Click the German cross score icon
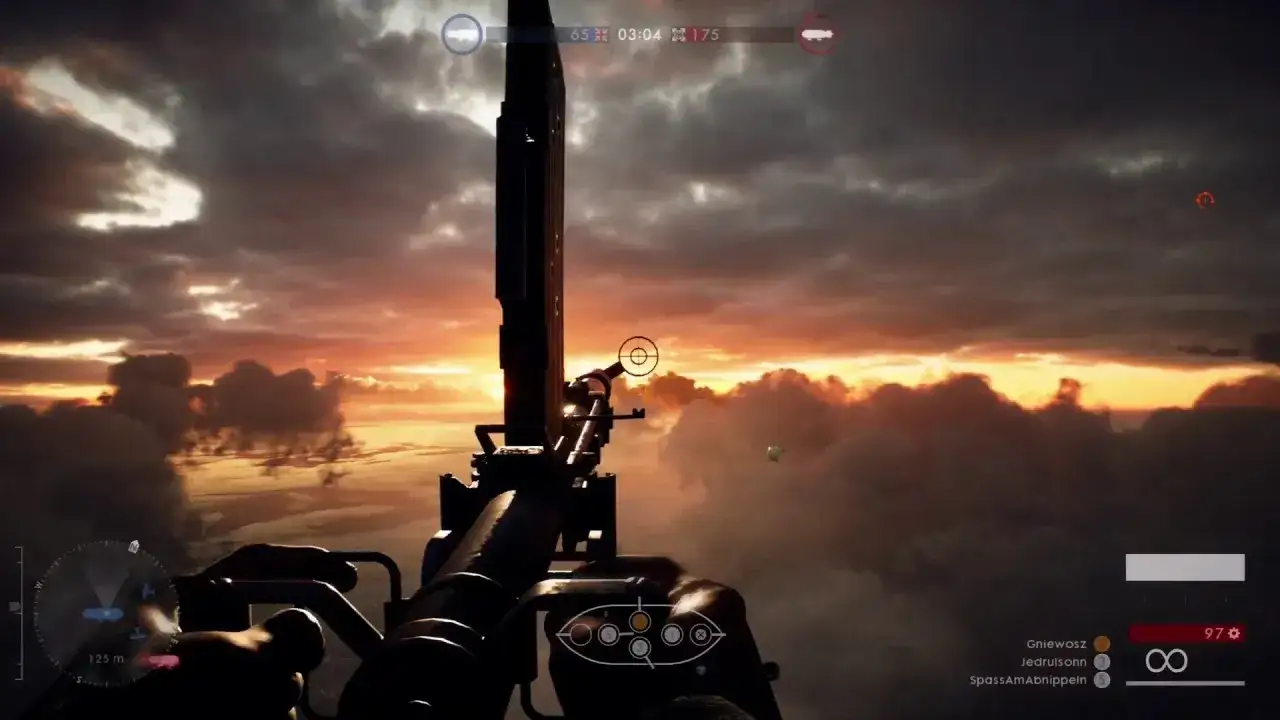The image size is (1280, 720). [x=679, y=35]
